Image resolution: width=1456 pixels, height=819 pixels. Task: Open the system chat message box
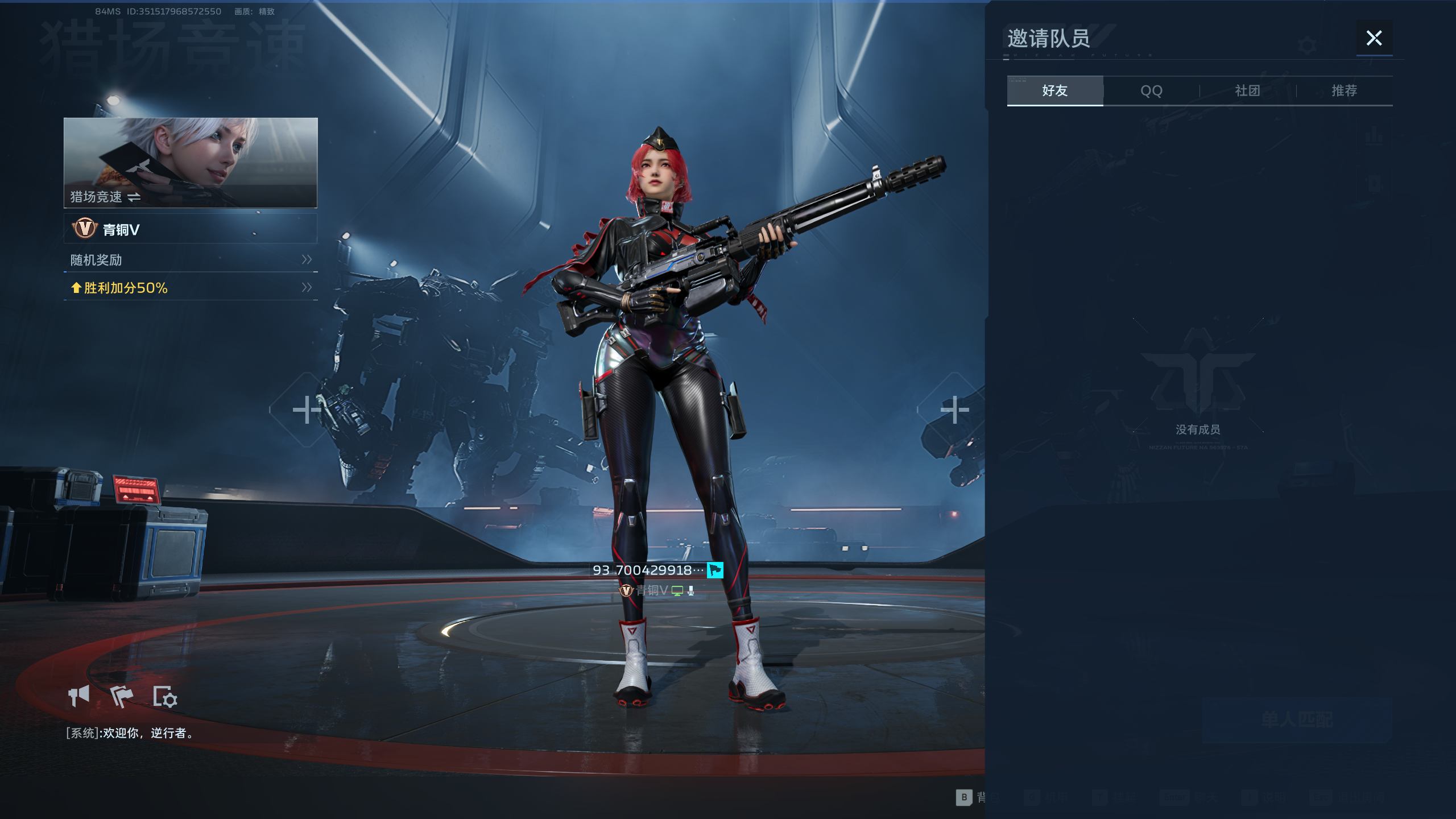pyautogui.click(x=130, y=733)
